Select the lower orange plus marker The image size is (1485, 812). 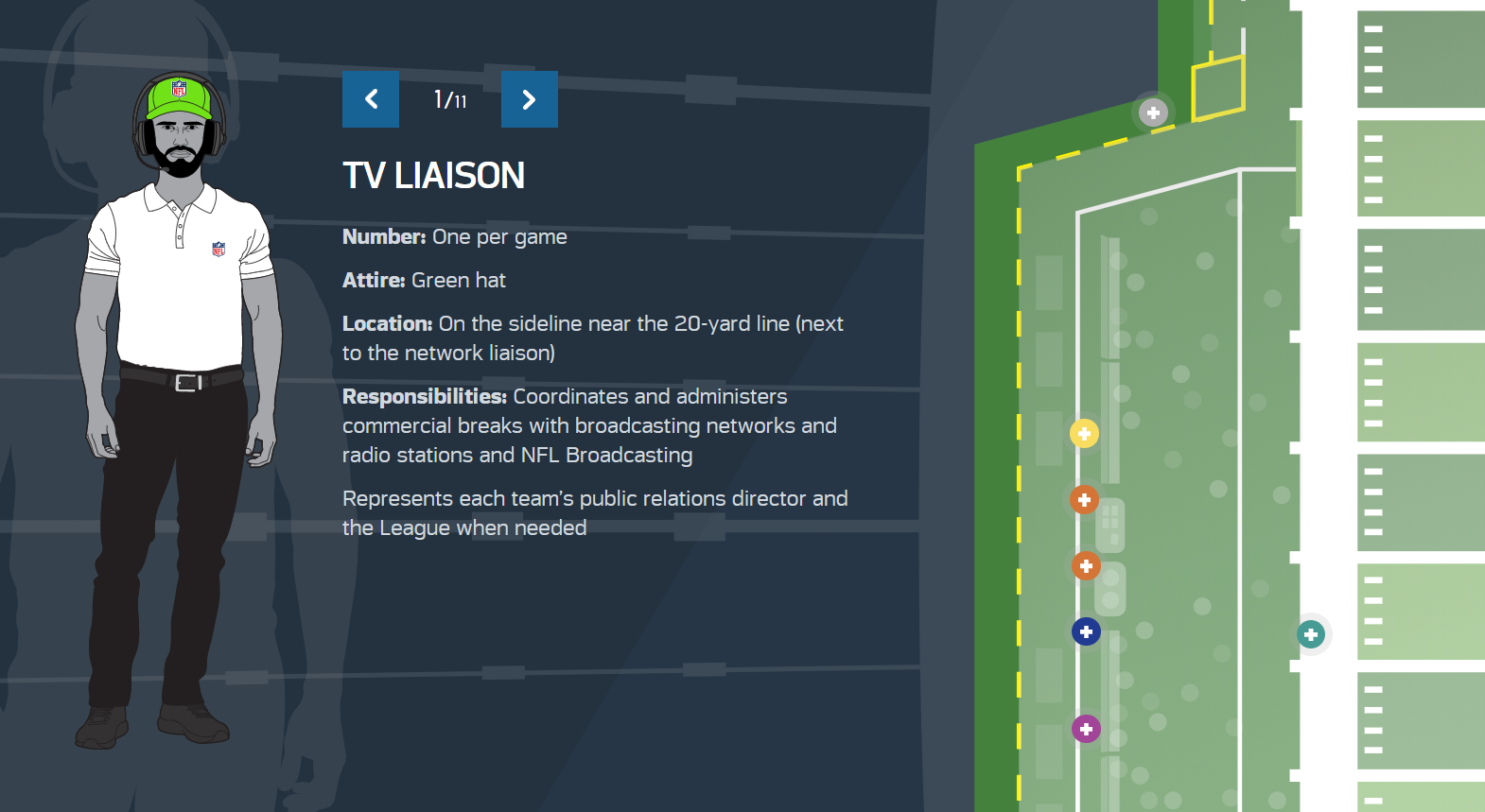(1085, 565)
